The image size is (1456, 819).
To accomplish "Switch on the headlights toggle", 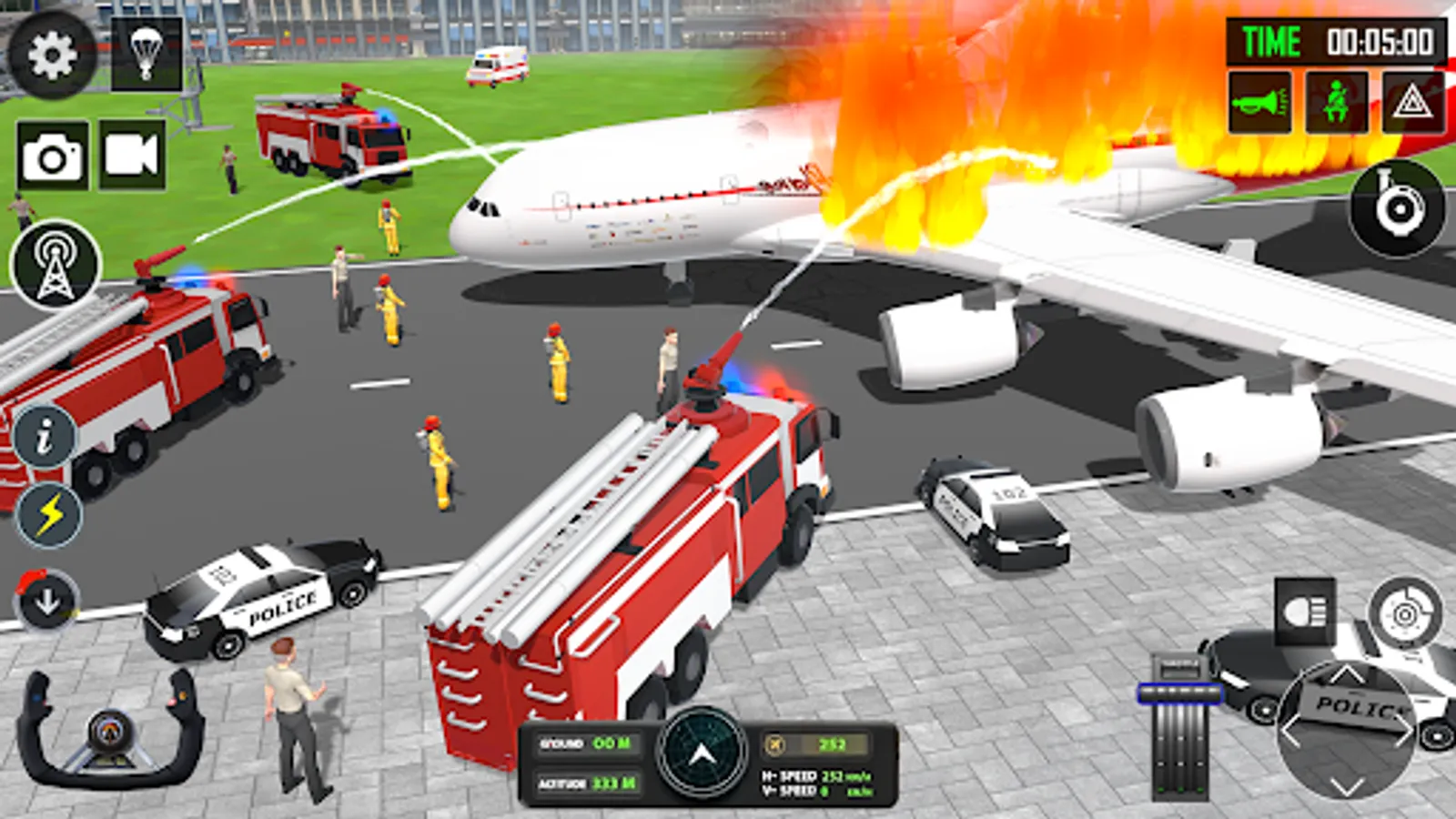I will [x=1306, y=612].
